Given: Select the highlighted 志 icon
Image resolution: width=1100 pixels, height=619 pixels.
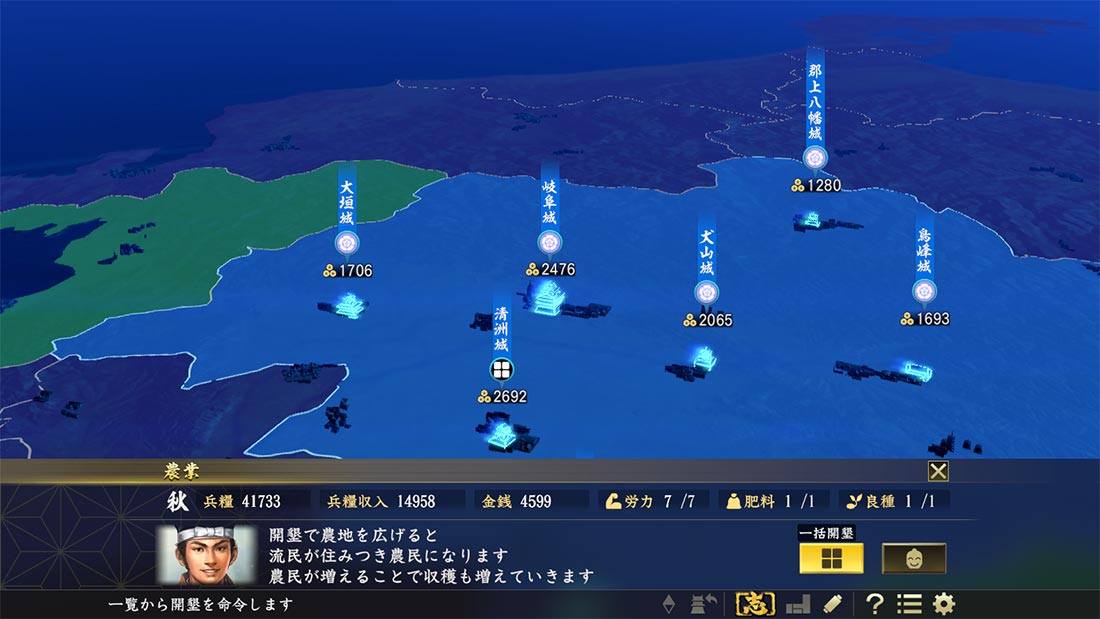Looking at the screenshot, I should [x=755, y=604].
